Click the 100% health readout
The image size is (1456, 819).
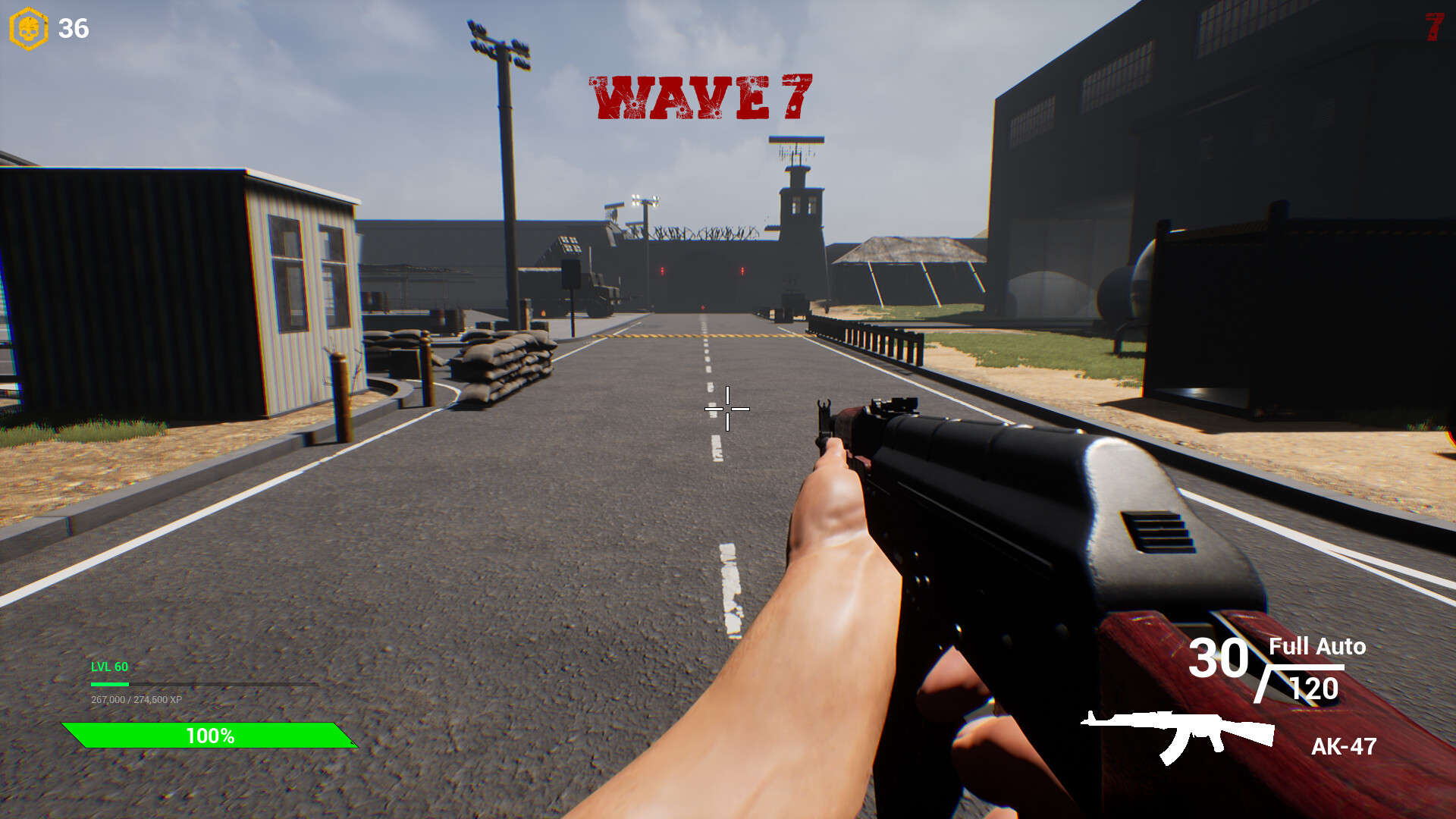click(210, 735)
